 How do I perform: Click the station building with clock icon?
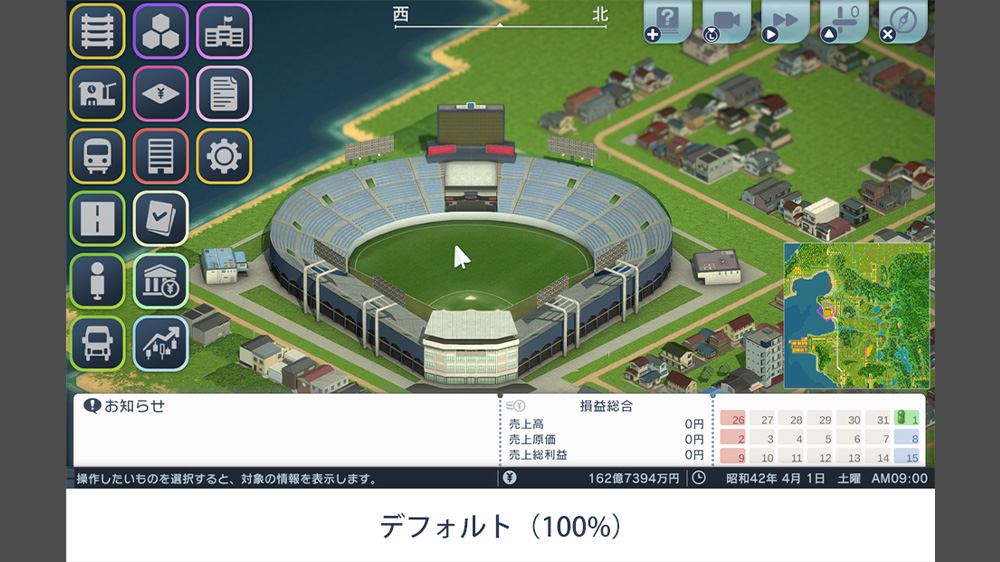pyautogui.click(x=97, y=94)
